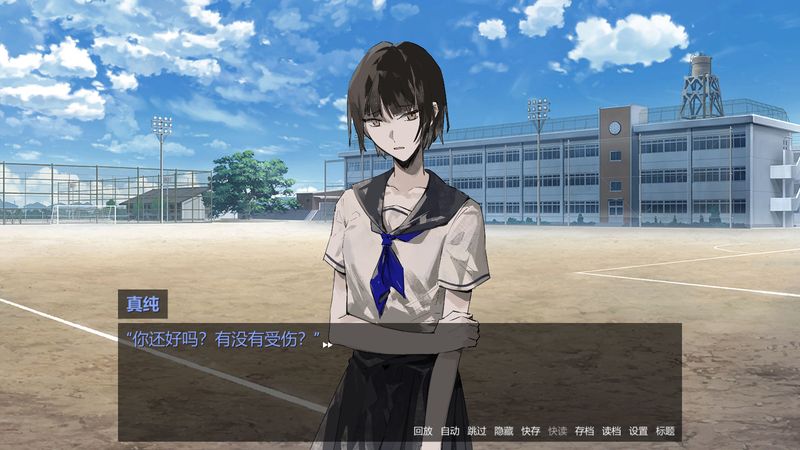
Task: Click the greyed 快读 quick load
Action: click(x=557, y=431)
